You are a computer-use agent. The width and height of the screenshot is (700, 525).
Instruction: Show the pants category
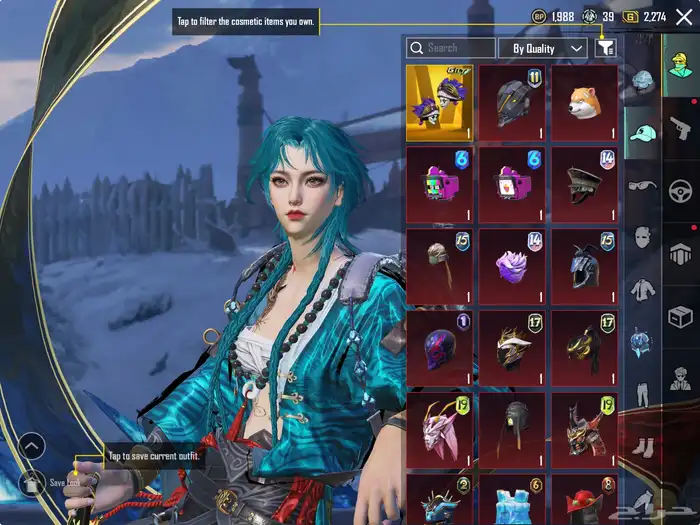click(642, 392)
